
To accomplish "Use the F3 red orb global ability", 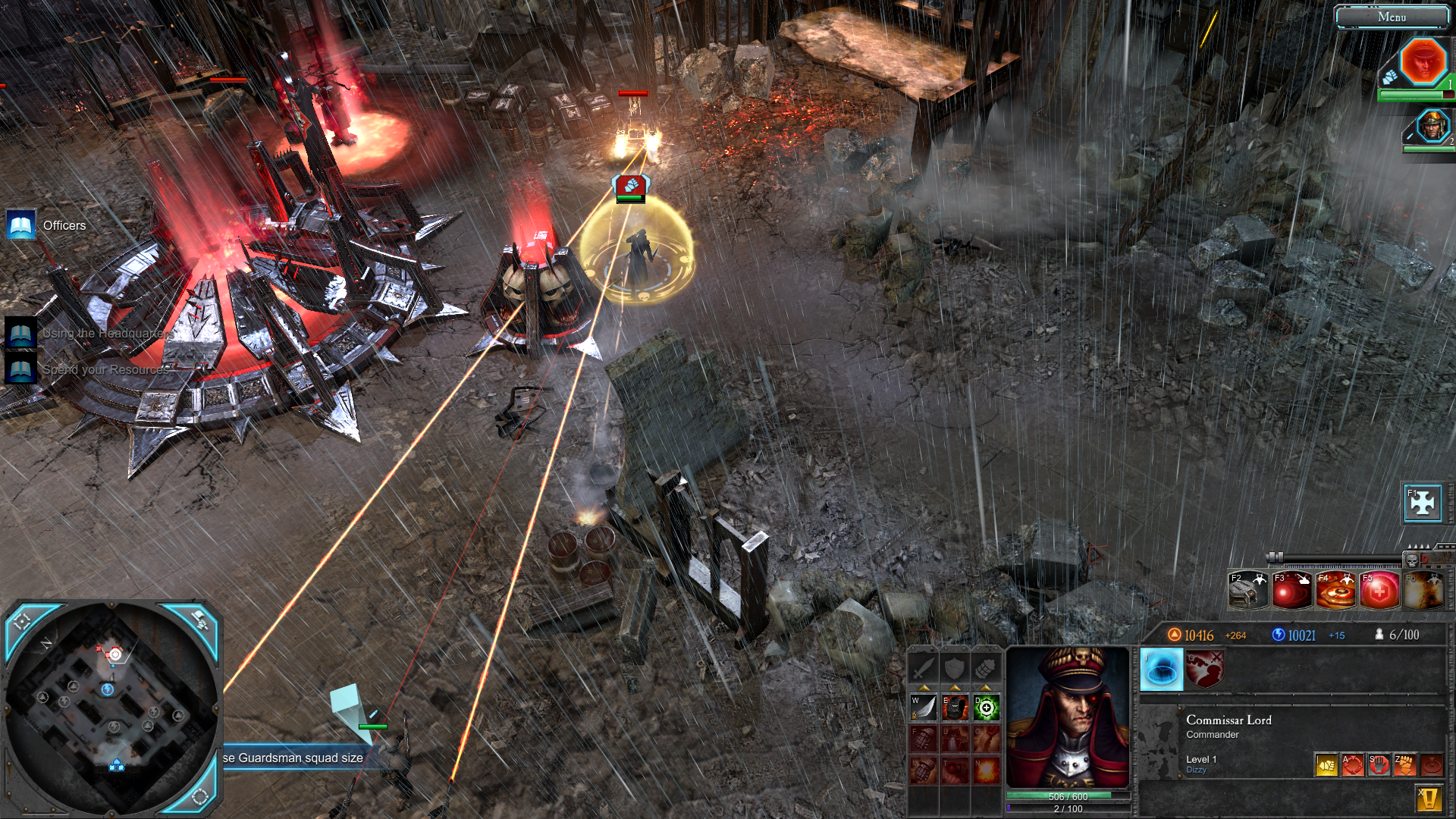I will [x=1291, y=591].
